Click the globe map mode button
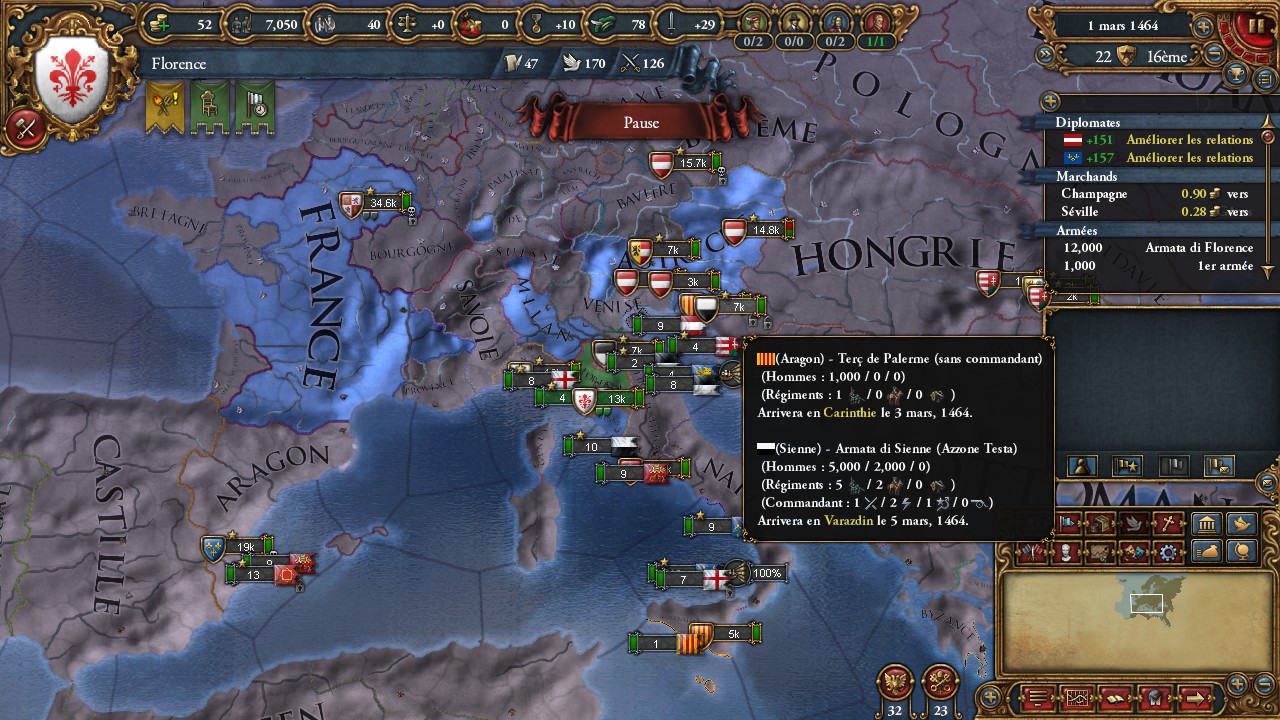1280x720 pixels. pos(1241,552)
